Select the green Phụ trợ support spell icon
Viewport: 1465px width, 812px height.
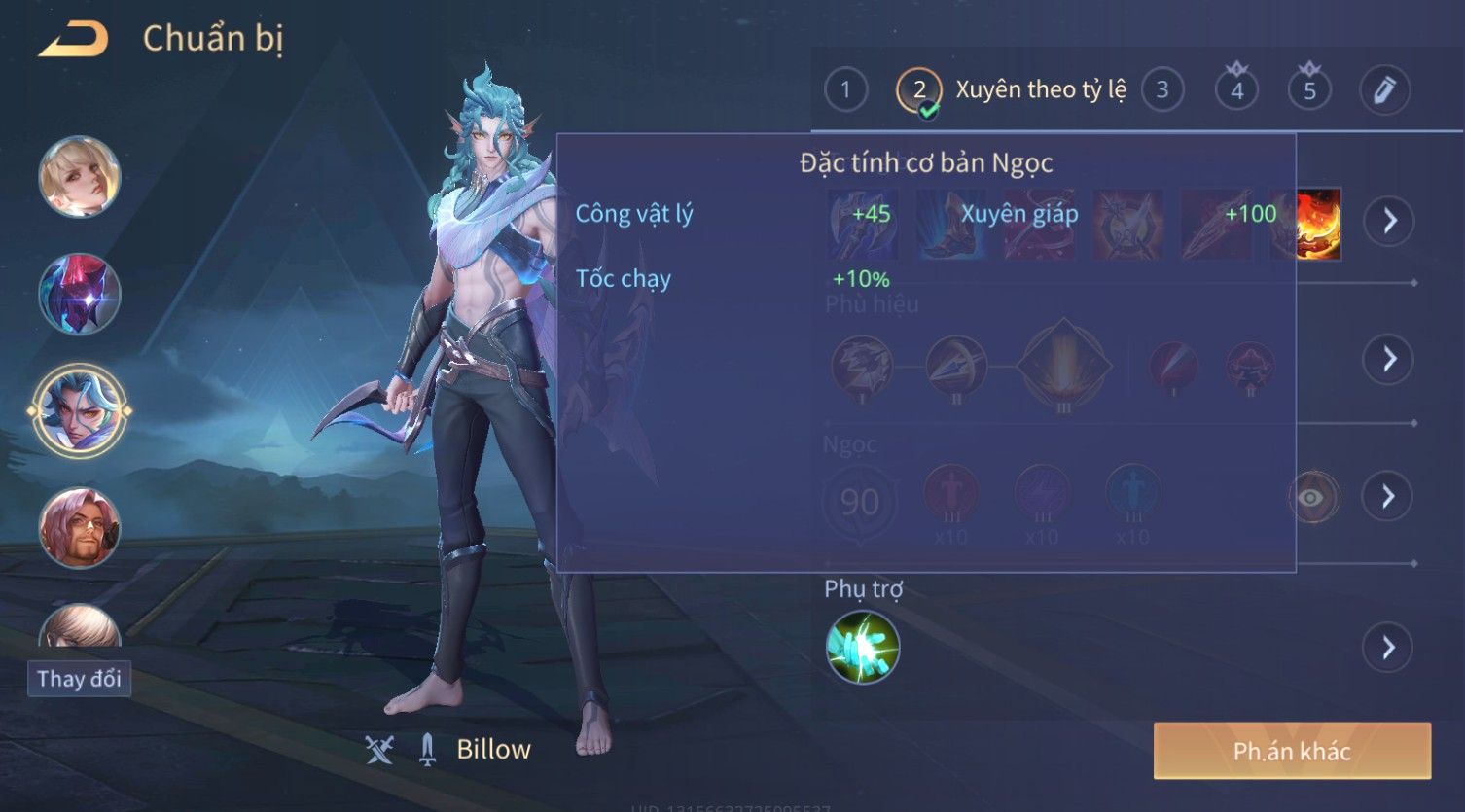click(863, 648)
